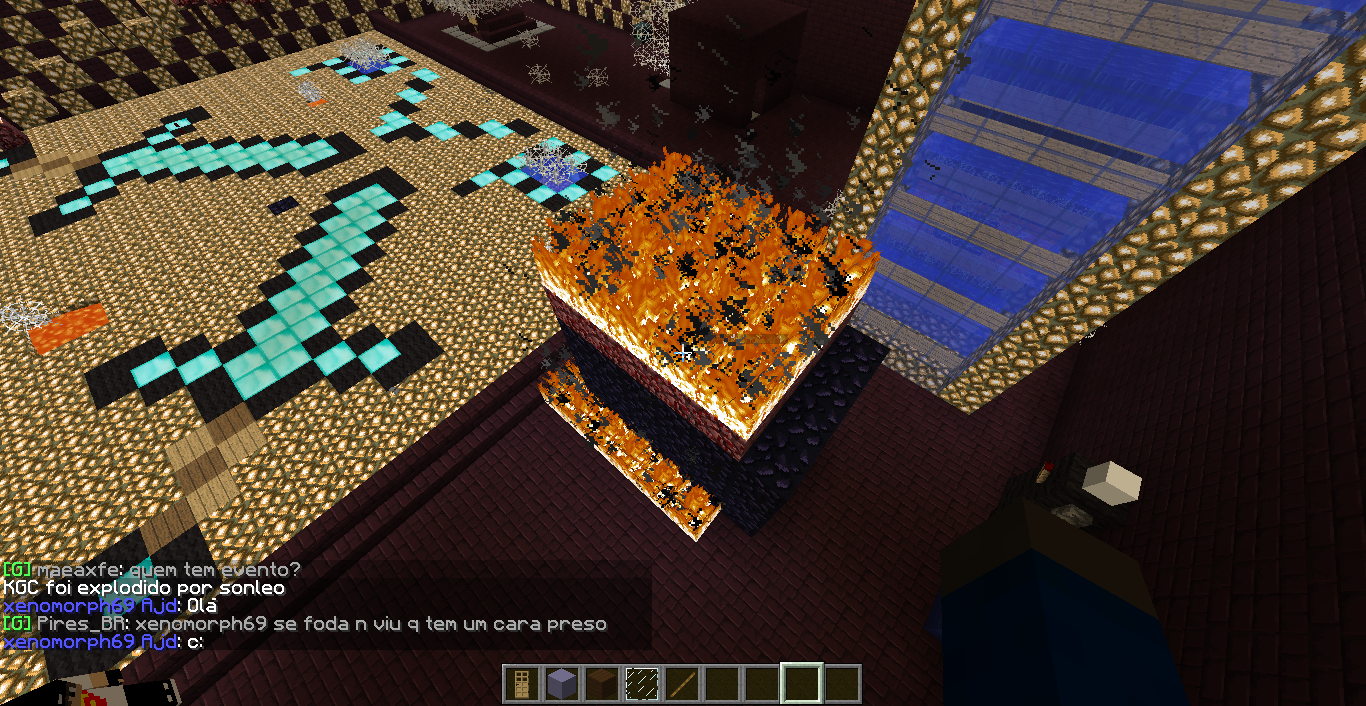Choose the dark wood planks slot
This screenshot has width=1366, height=706.
coord(601,684)
